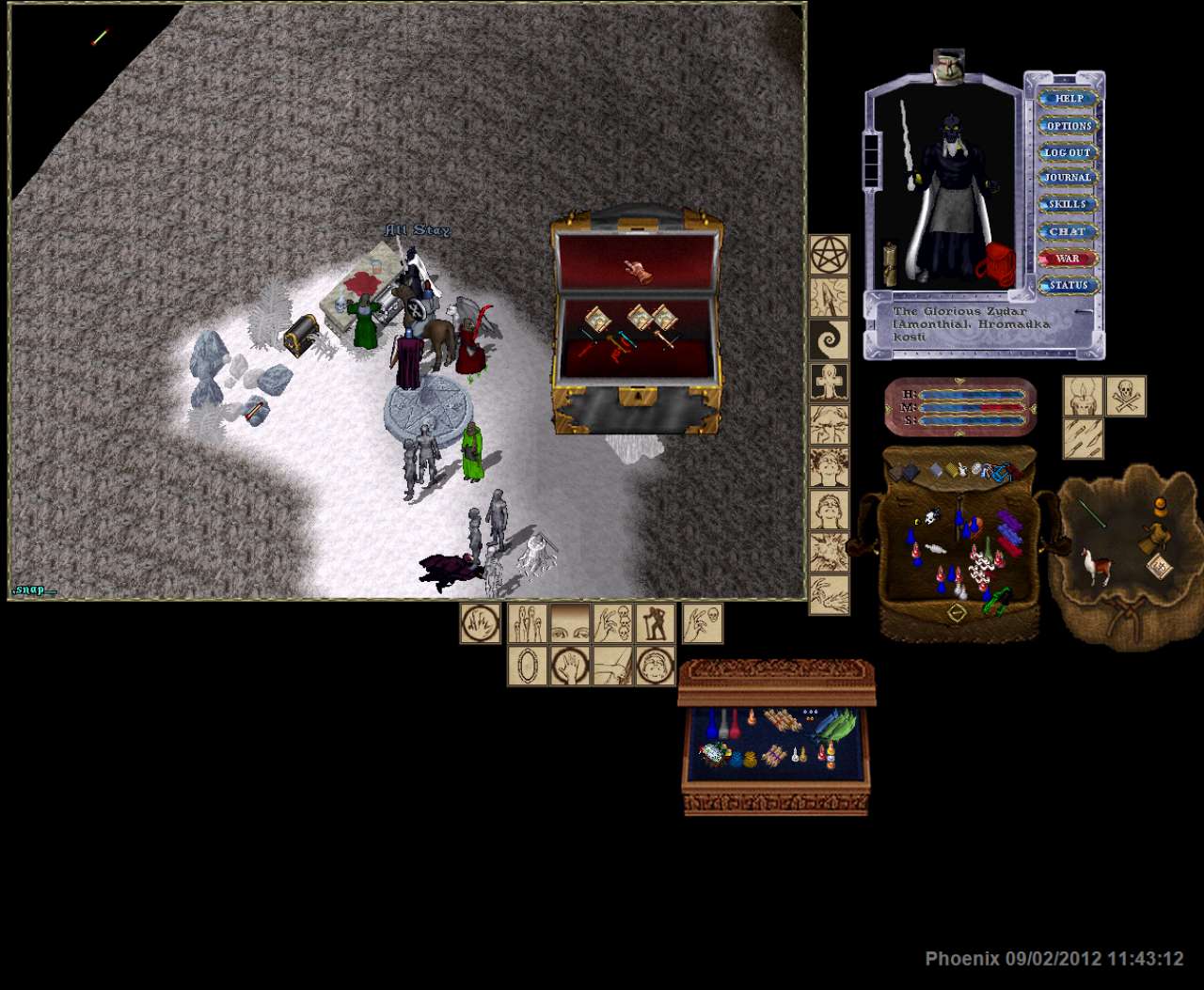The height and width of the screenshot is (990, 1204).
Task: Click the Log Out button
Action: pyautogui.click(x=1069, y=152)
